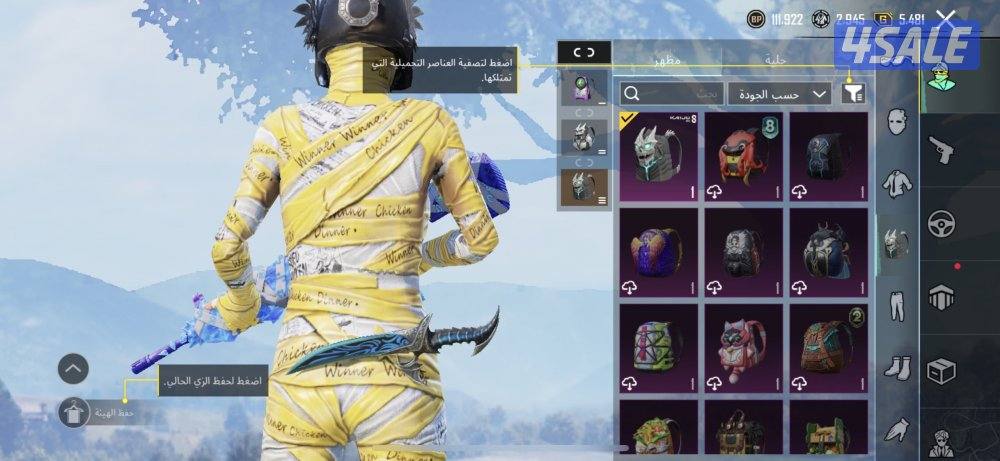
Task: Open the vehicle skins steering wheel section
Action: [x=942, y=224]
